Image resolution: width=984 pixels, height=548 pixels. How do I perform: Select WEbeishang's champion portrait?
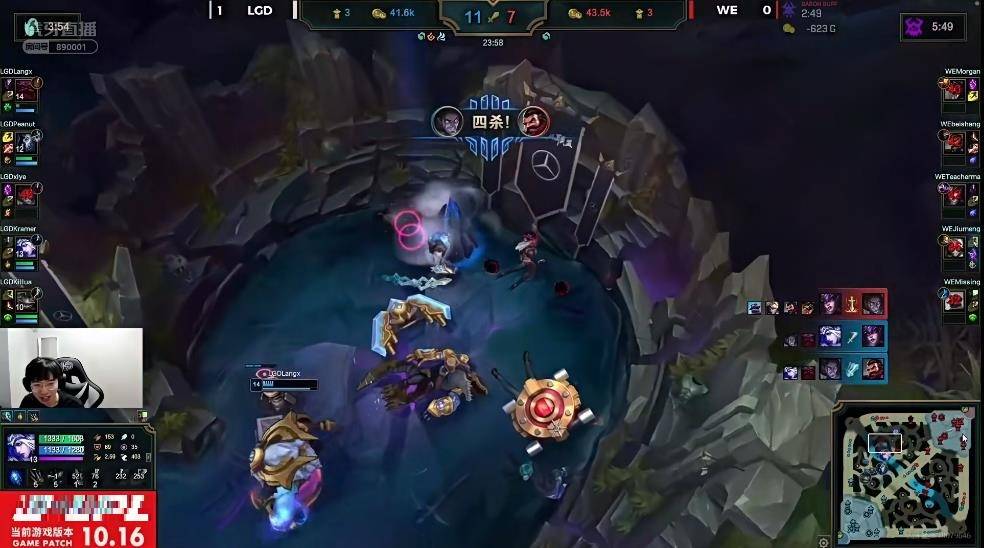tap(955, 143)
